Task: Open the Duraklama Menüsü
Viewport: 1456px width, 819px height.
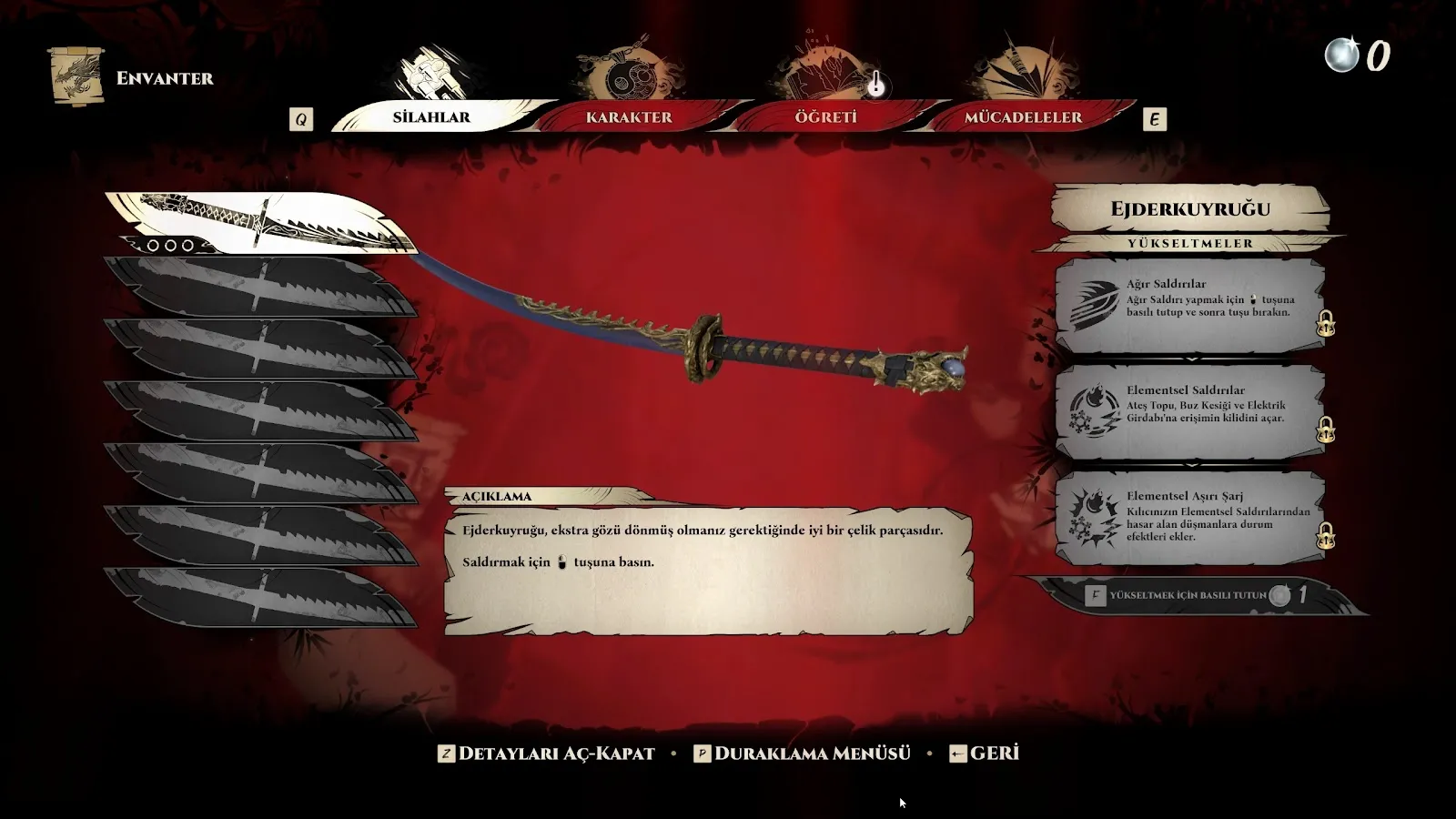Action: [802, 753]
